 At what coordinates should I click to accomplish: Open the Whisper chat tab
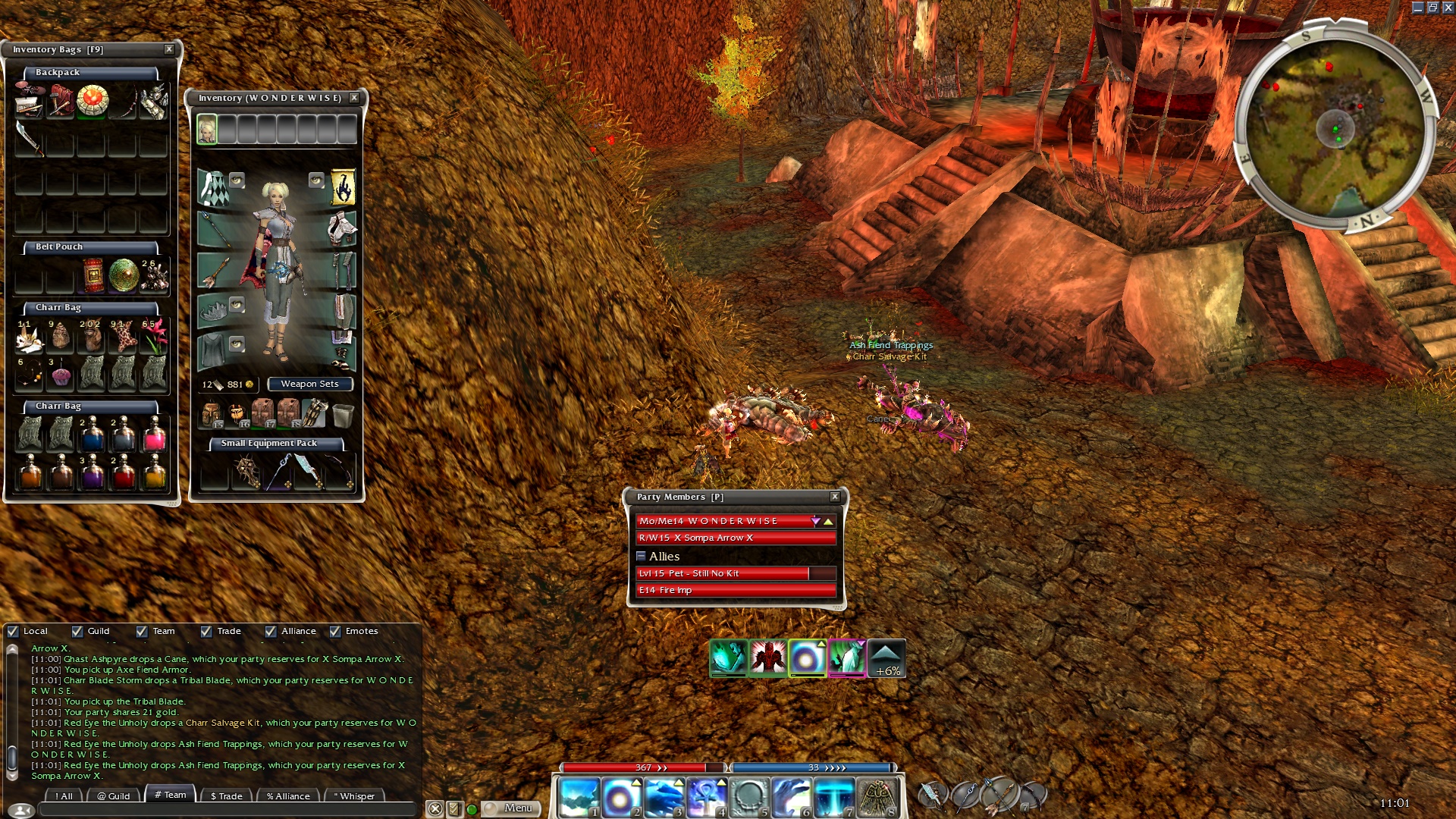click(x=354, y=796)
